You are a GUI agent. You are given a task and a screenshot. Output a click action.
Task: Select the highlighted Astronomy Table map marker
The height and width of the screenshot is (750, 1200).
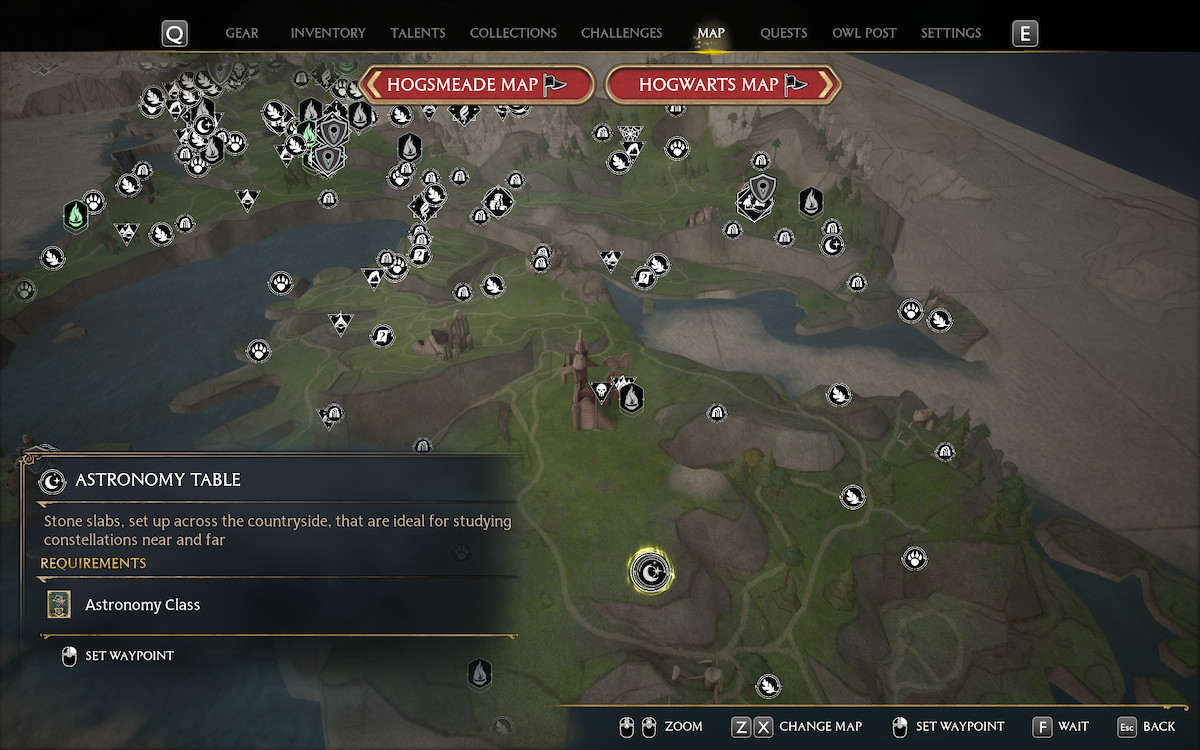[651, 573]
